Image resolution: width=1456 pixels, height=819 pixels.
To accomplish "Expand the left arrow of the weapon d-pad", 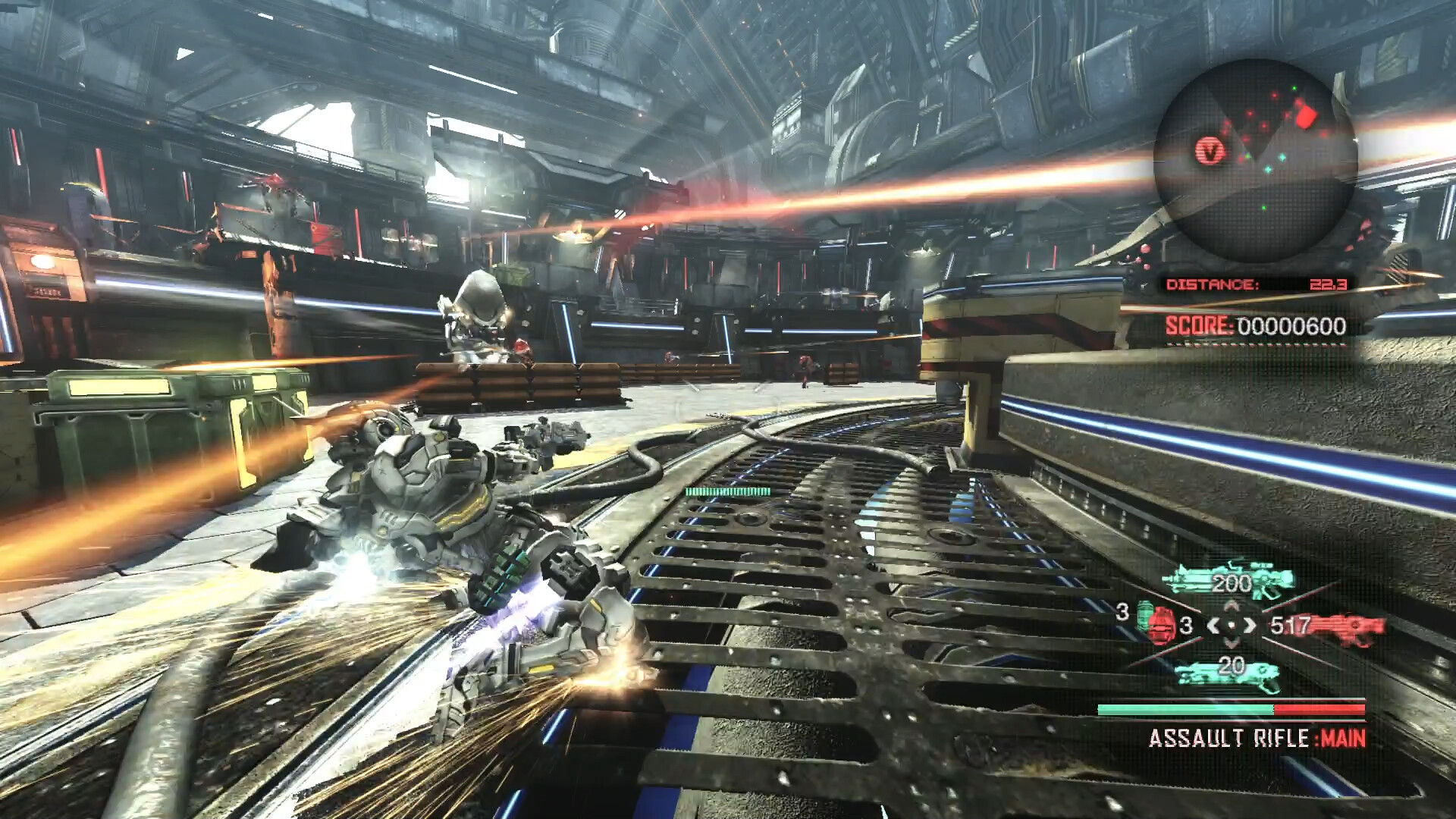I will coord(1213,626).
